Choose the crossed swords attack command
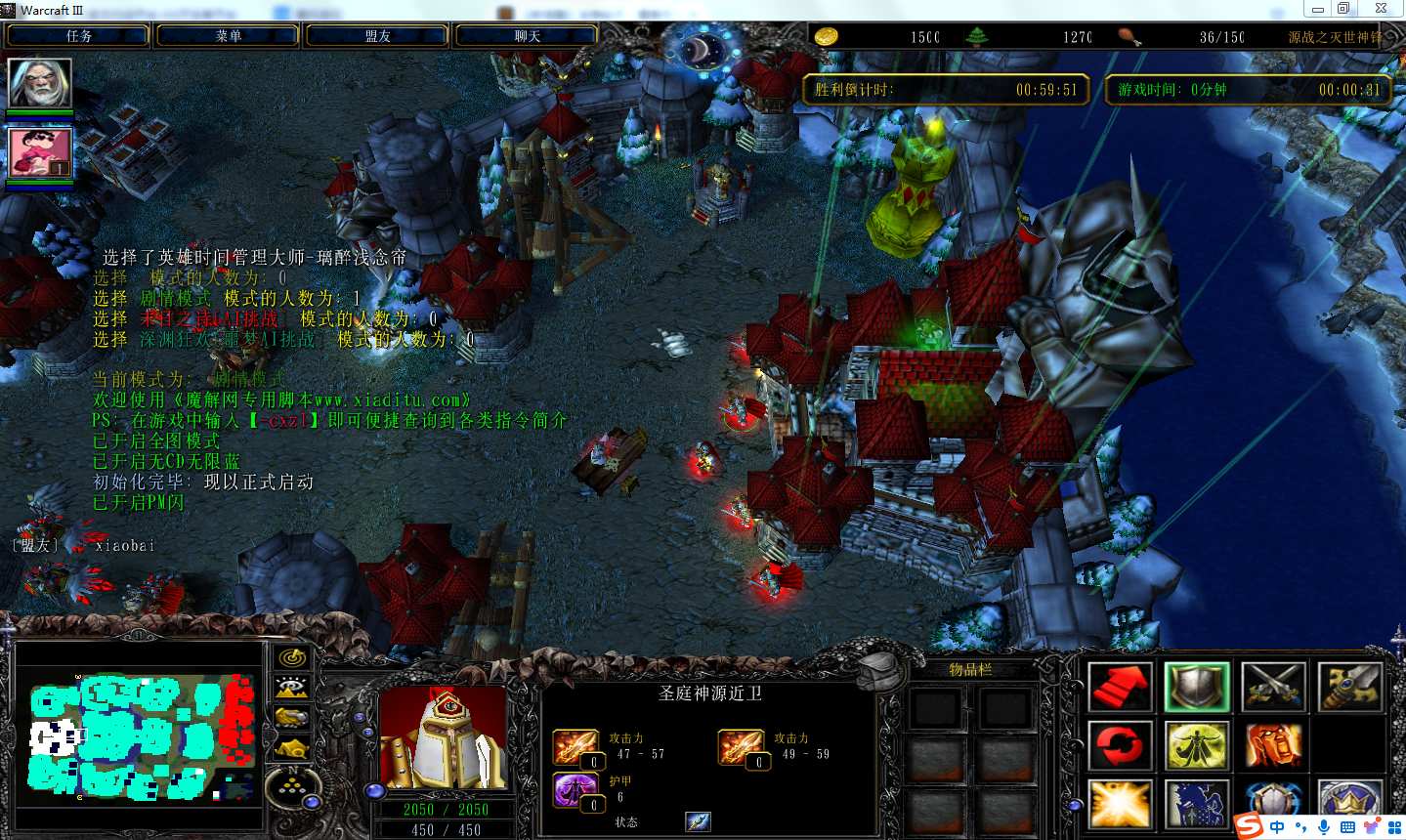This screenshot has height=840, width=1406. click(1273, 687)
